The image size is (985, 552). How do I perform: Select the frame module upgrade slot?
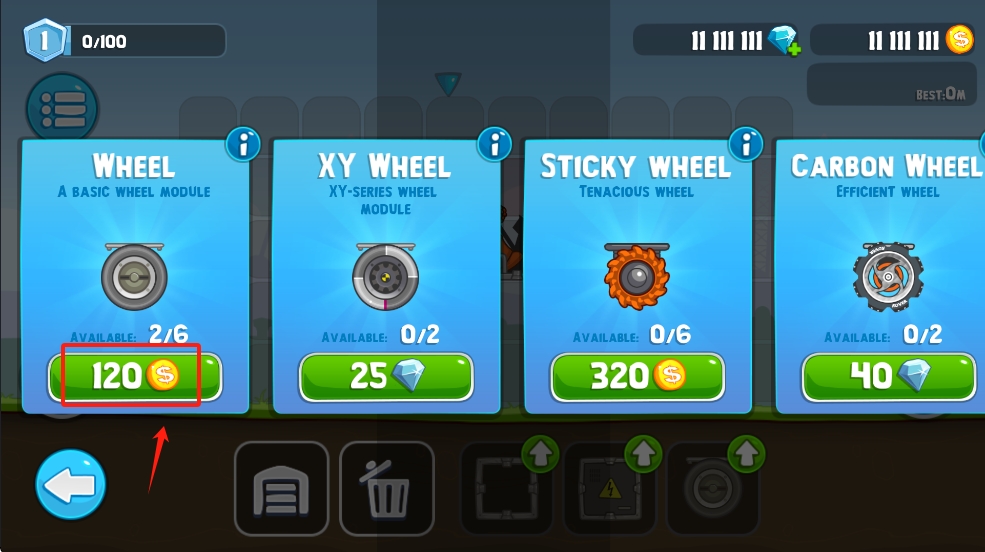[507, 488]
